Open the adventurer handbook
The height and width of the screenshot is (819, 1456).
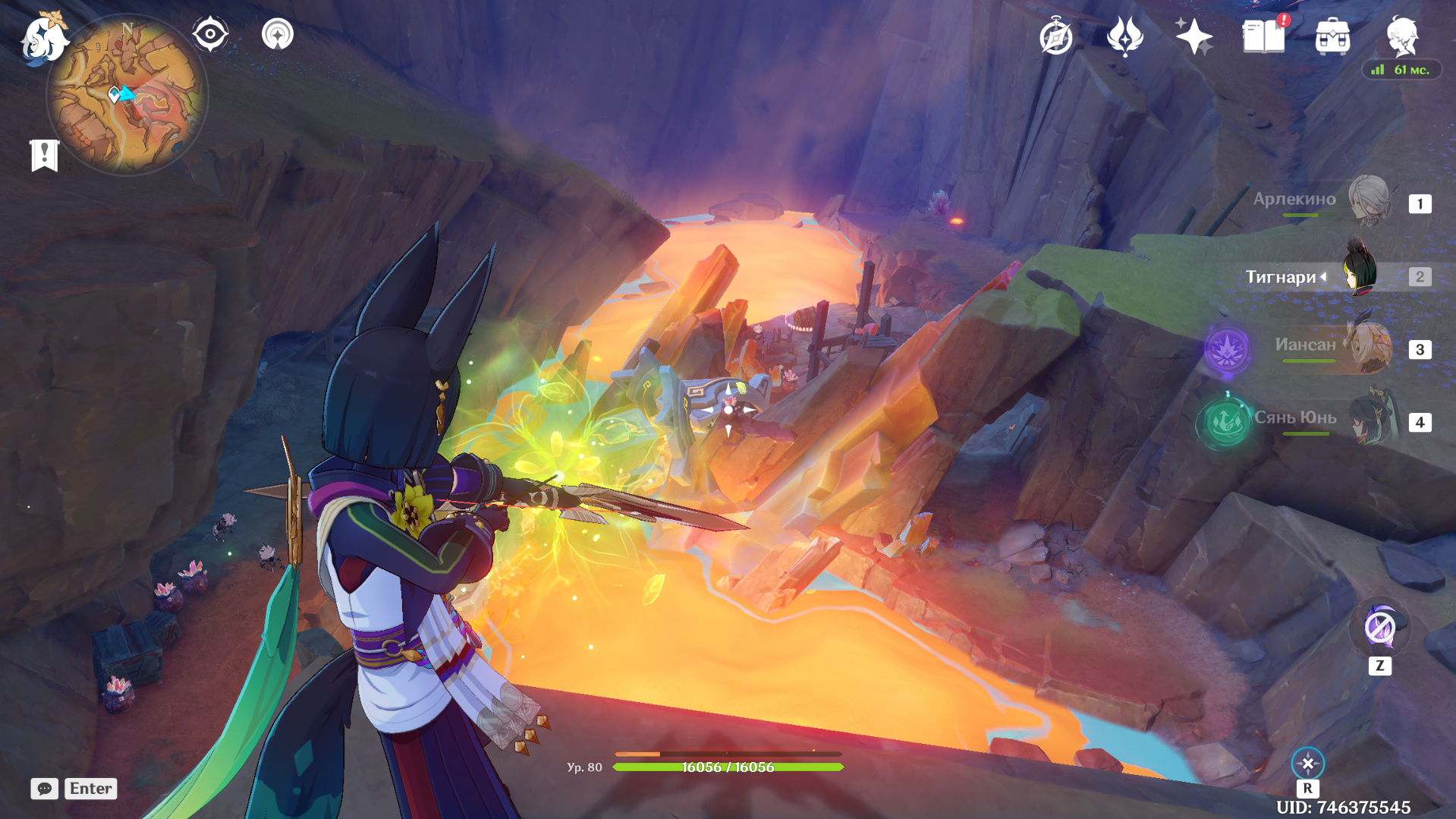(1263, 36)
